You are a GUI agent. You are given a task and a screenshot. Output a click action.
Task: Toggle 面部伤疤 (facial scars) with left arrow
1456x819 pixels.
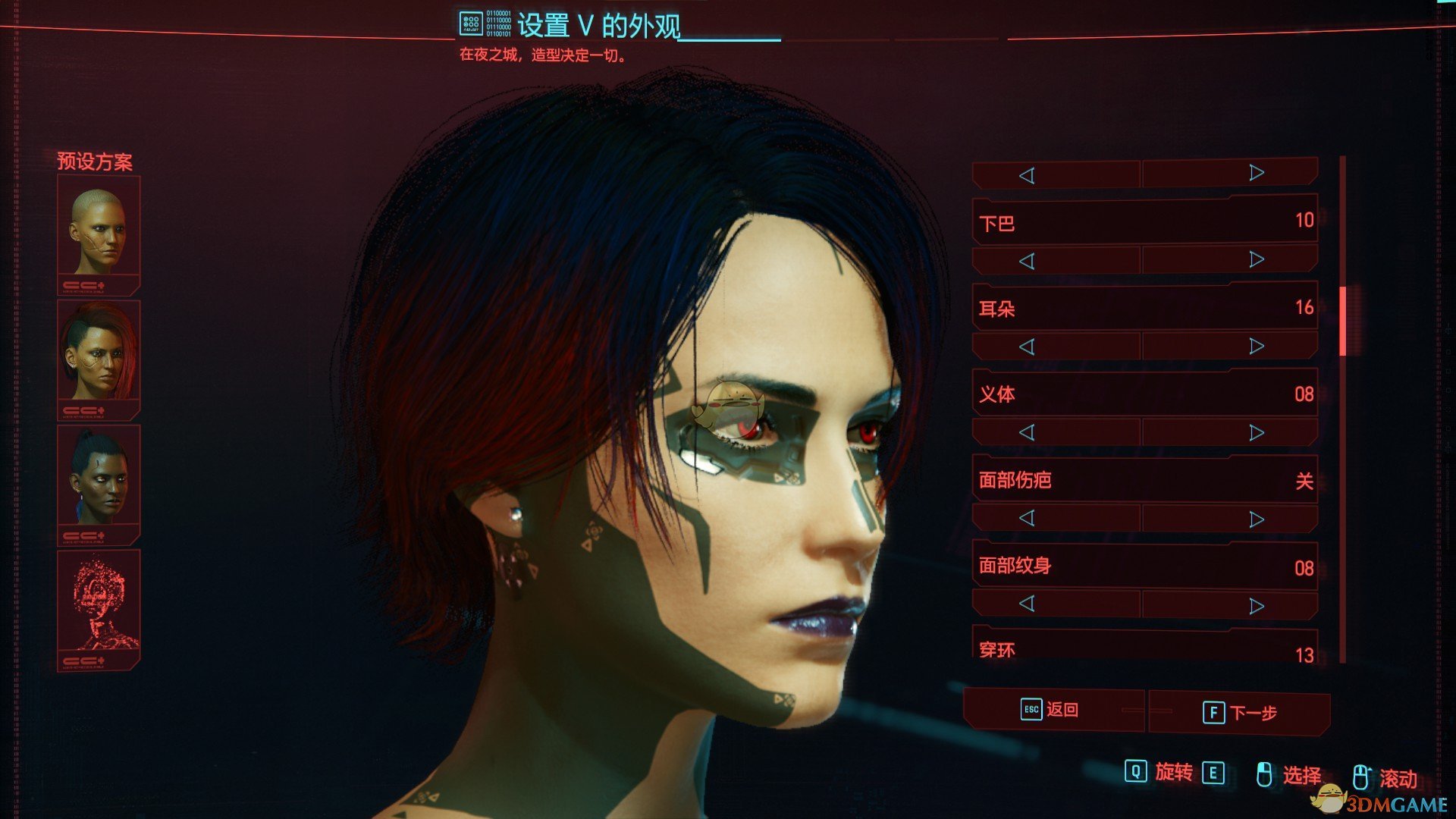tap(1027, 518)
